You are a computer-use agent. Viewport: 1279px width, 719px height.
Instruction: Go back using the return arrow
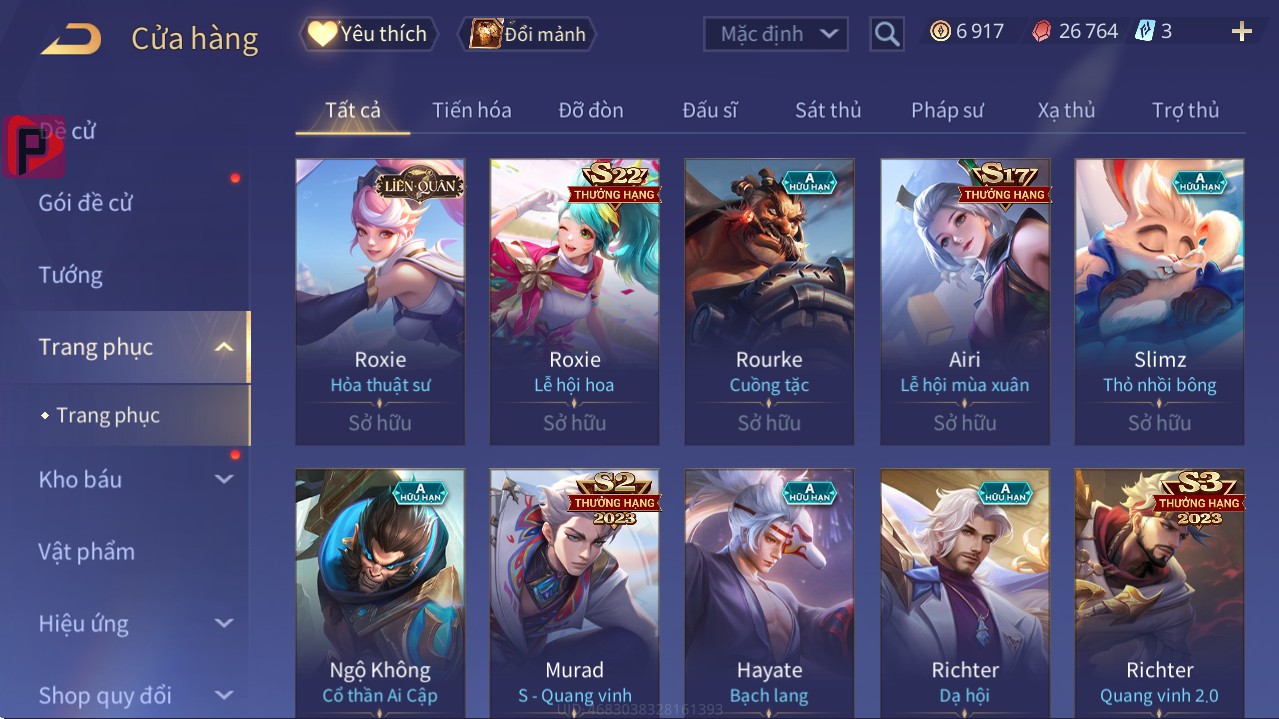(71, 39)
